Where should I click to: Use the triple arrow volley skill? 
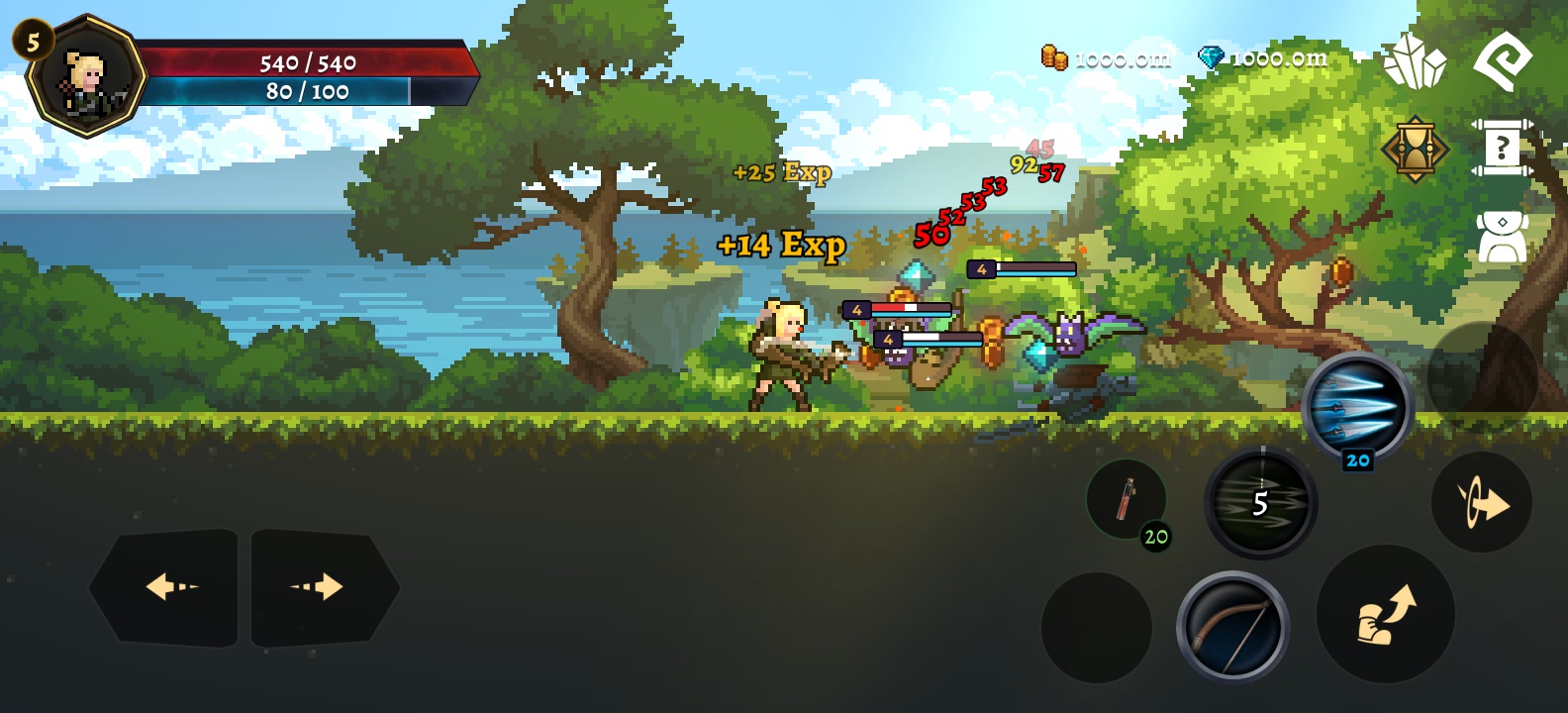pyautogui.click(x=1357, y=406)
